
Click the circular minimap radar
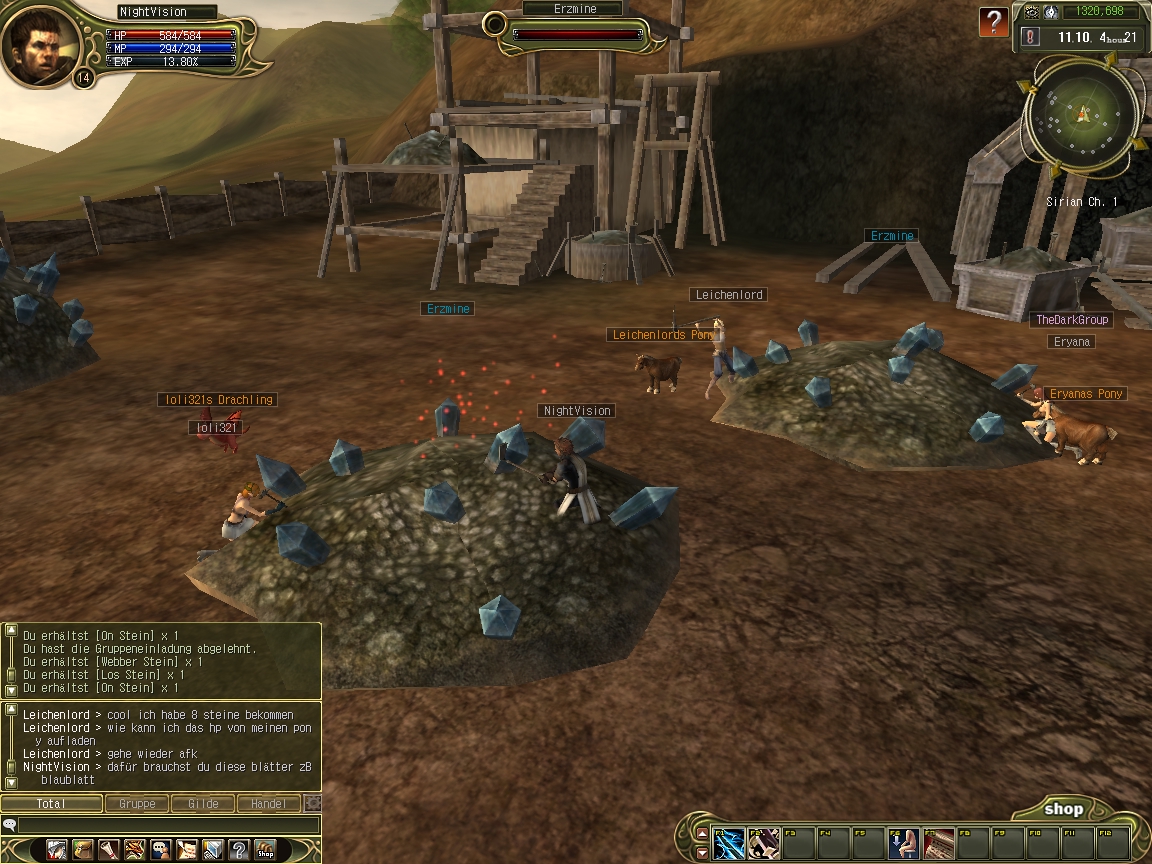pyautogui.click(x=1083, y=112)
